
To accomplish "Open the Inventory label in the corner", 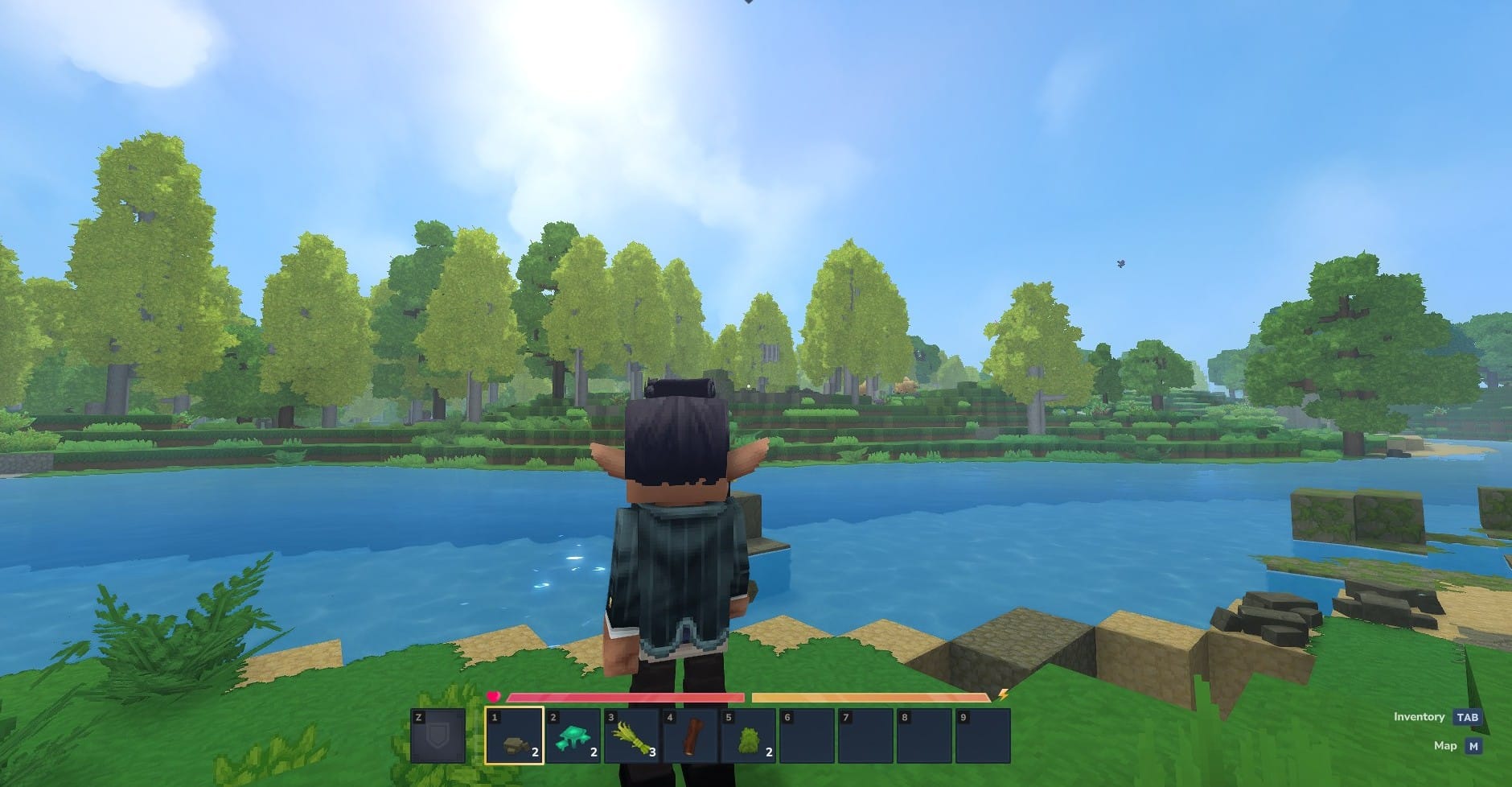I will (1419, 716).
